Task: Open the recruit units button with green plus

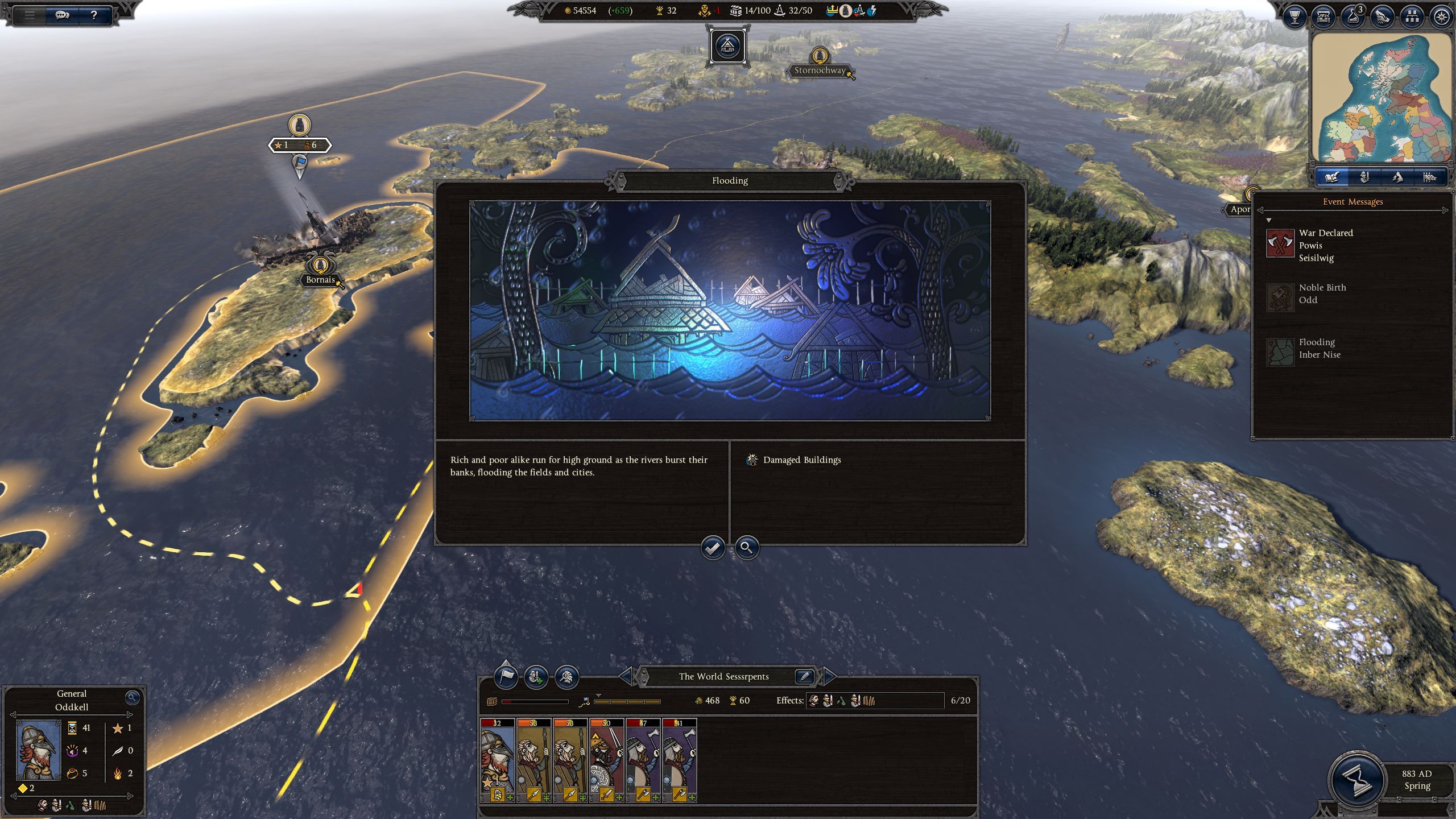Action: [x=536, y=677]
